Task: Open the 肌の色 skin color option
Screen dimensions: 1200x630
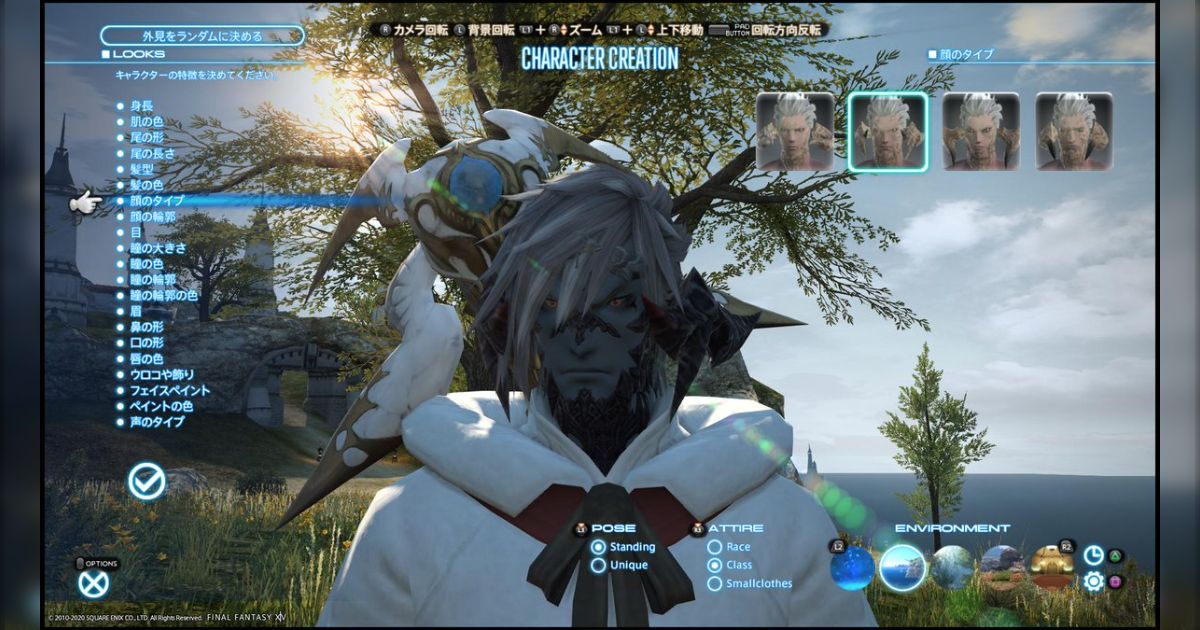Action: coord(145,121)
